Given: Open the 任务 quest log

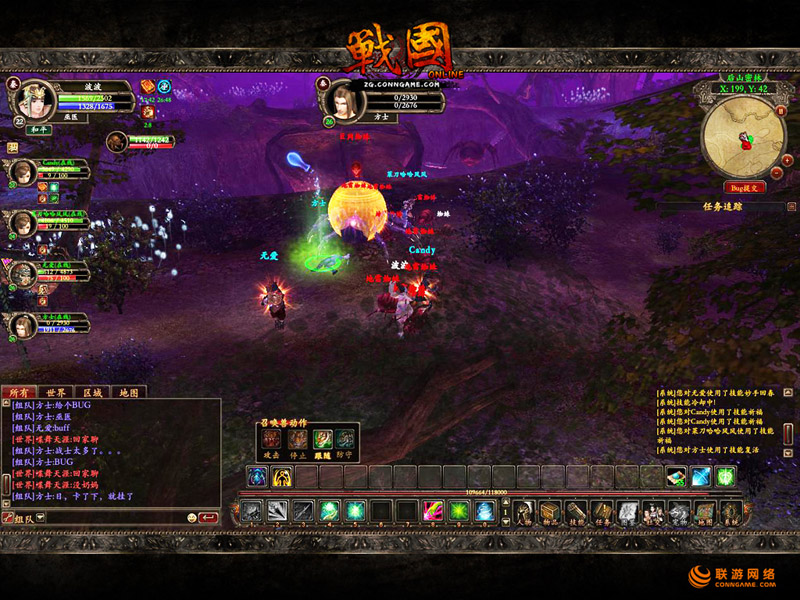Looking at the screenshot, I should click(603, 512).
